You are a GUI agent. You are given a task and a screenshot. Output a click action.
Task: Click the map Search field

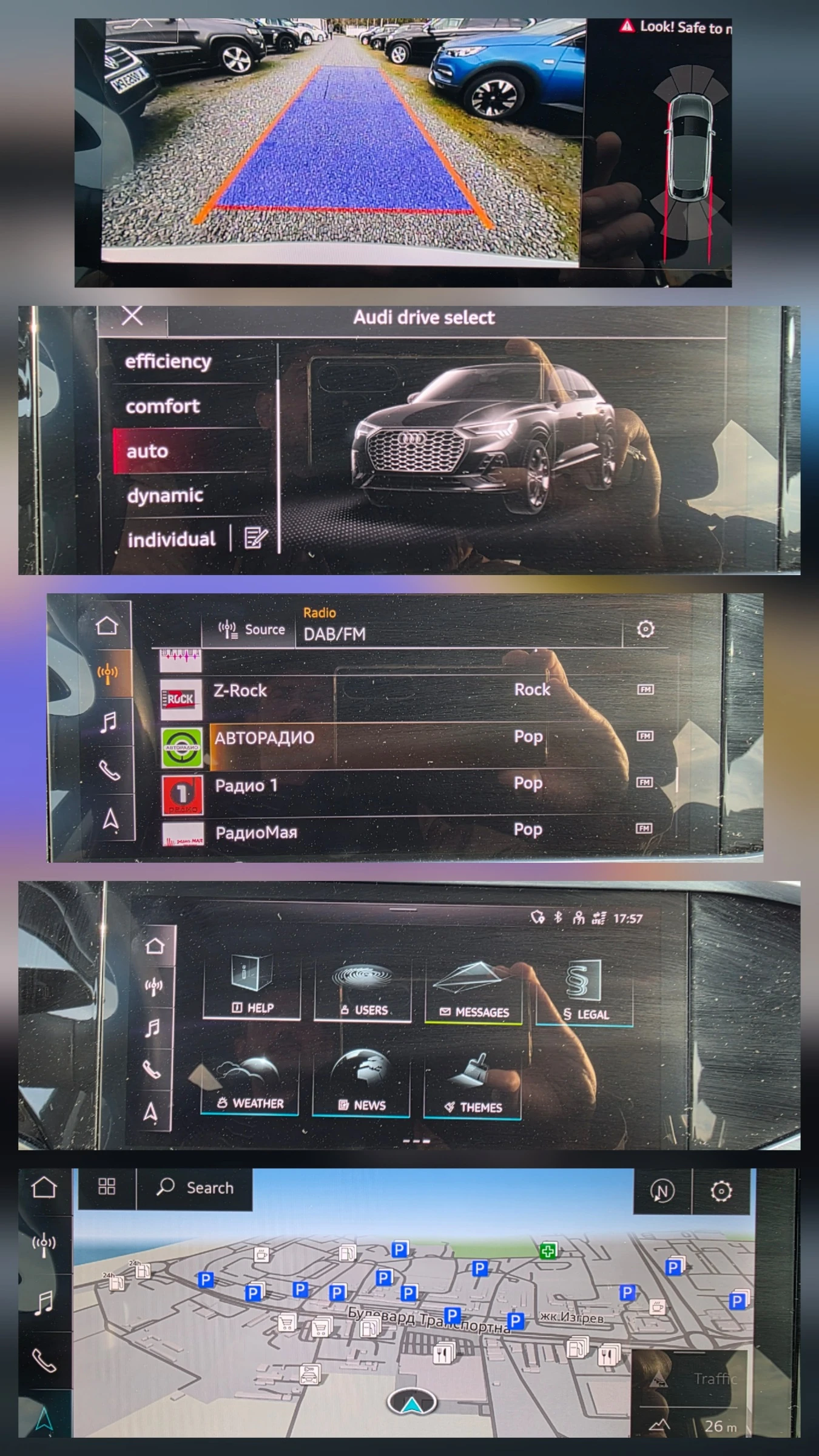(x=195, y=1188)
